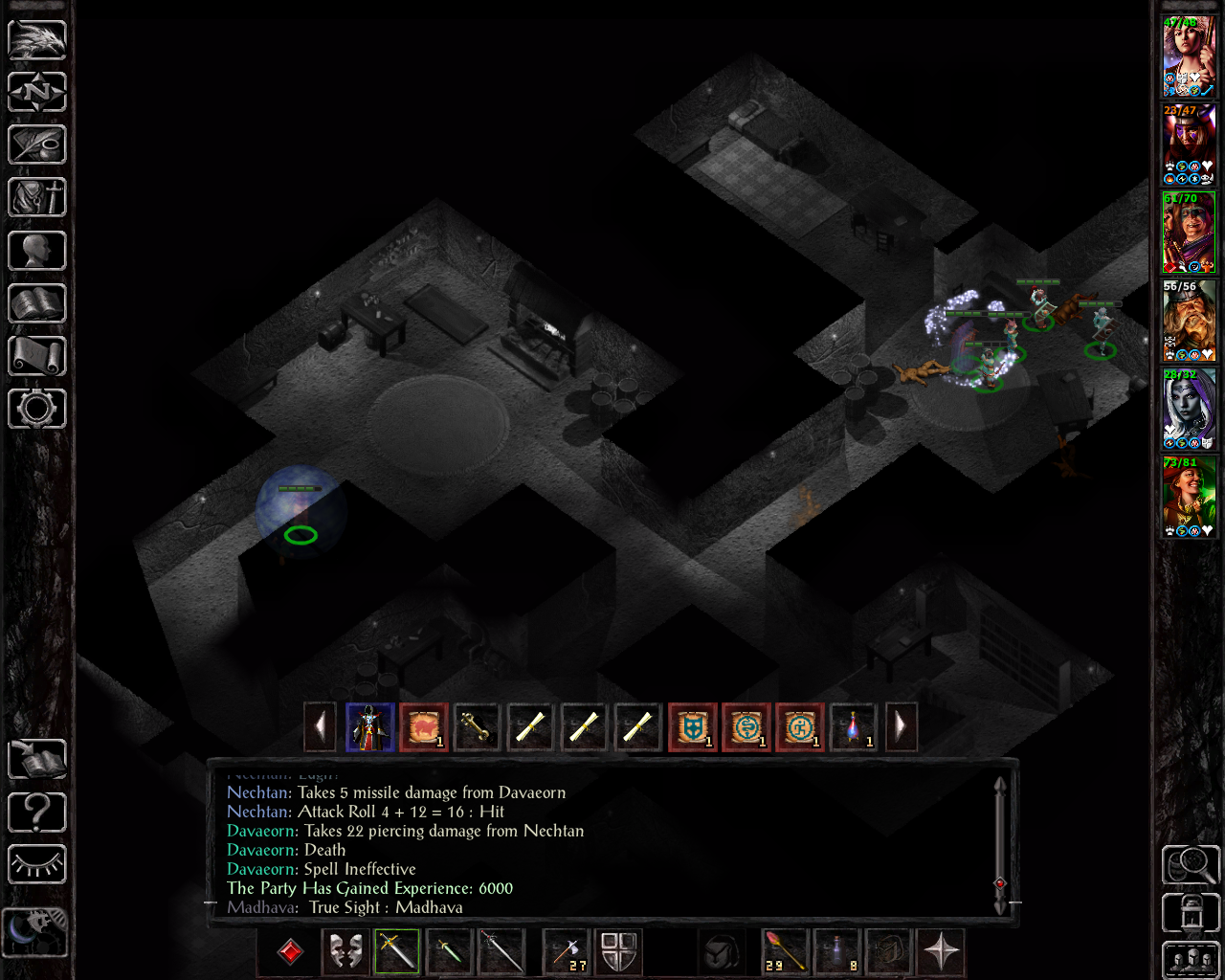Choose the throwing axe quick weapon
Viewport: 1225px width, 980px height.
pyautogui.click(x=567, y=951)
